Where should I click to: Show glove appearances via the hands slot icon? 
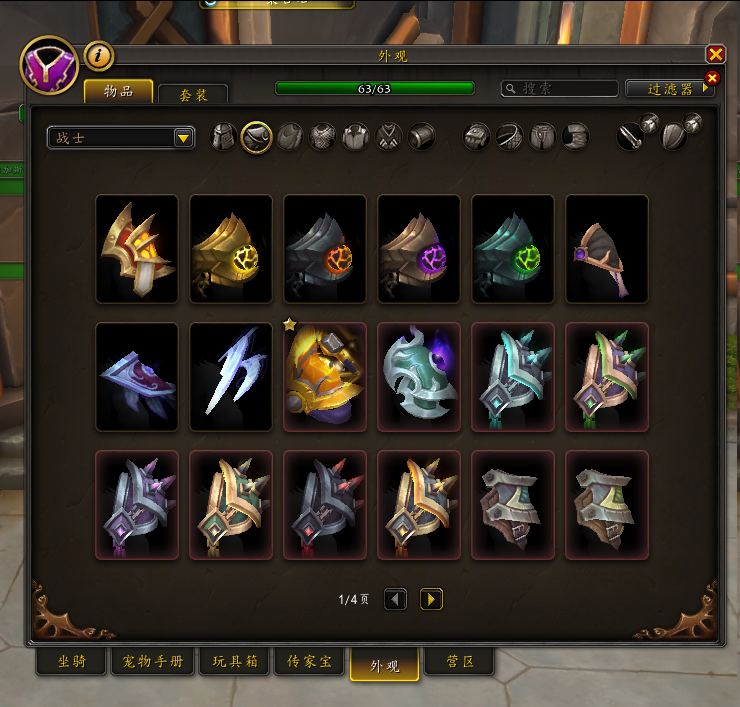[x=477, y=137]
